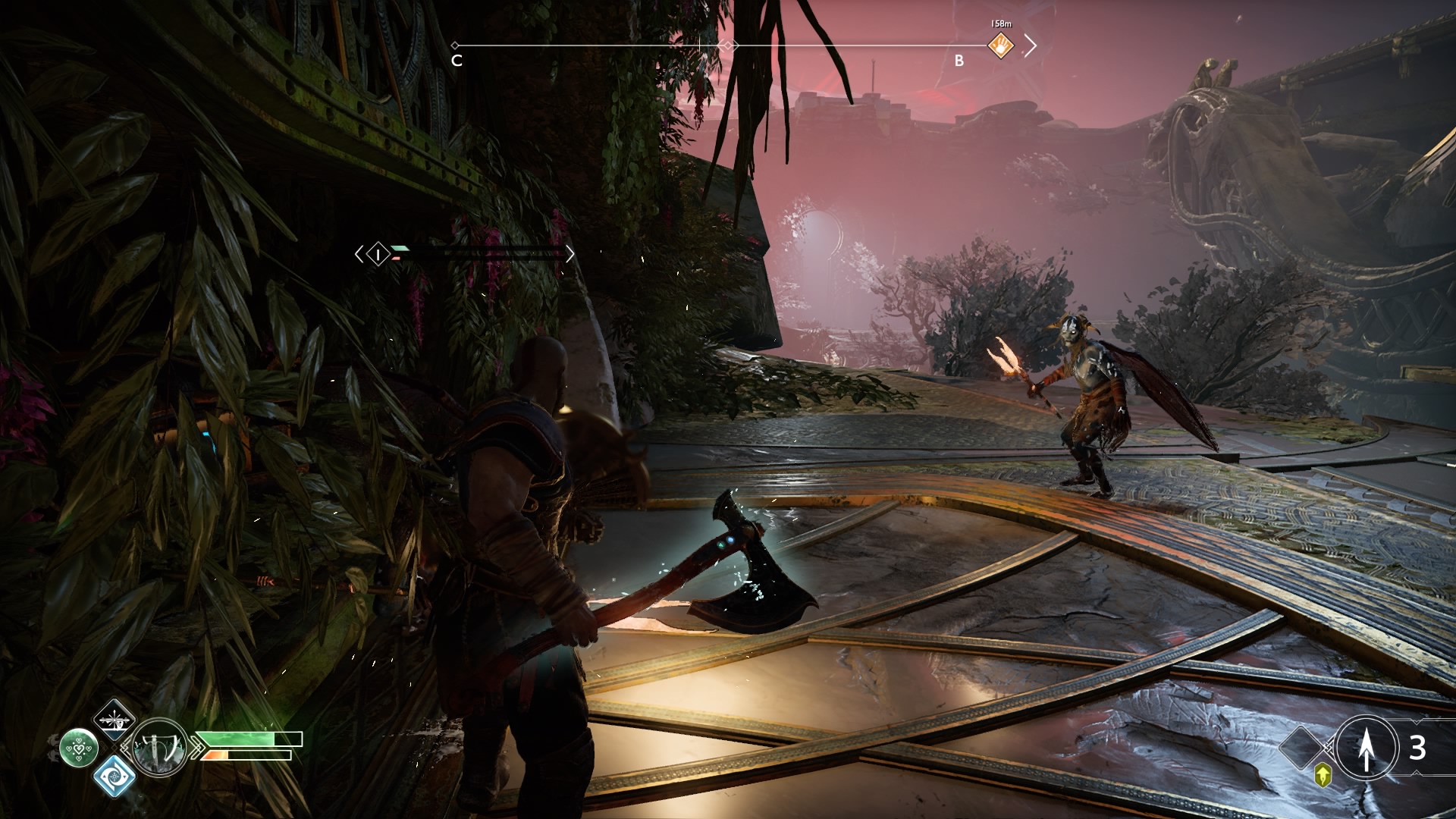The height and width of the screenshot is (819, 1456).
Task: Use the dark starburst axe runic attack
Action: tap(115, 718)
